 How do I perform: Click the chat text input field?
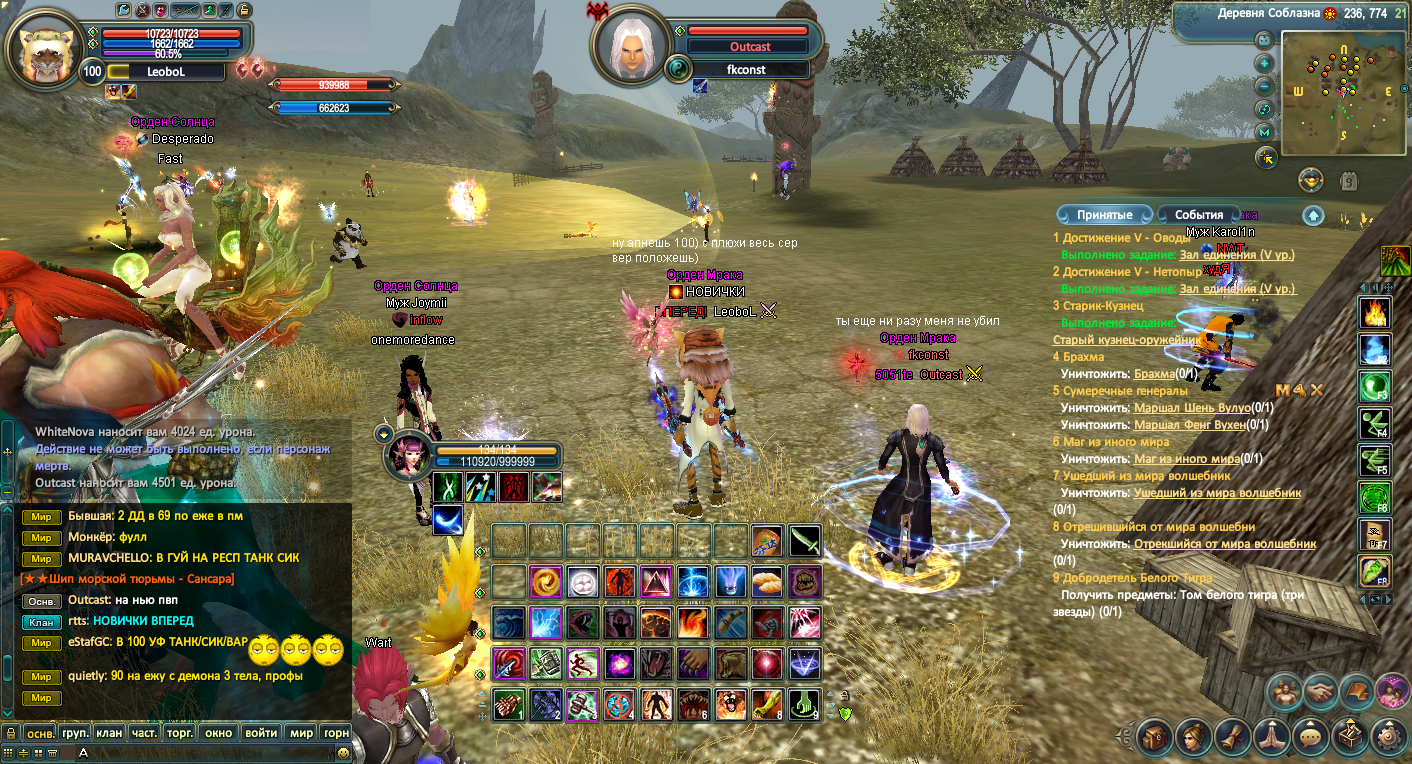pos(200,752)
